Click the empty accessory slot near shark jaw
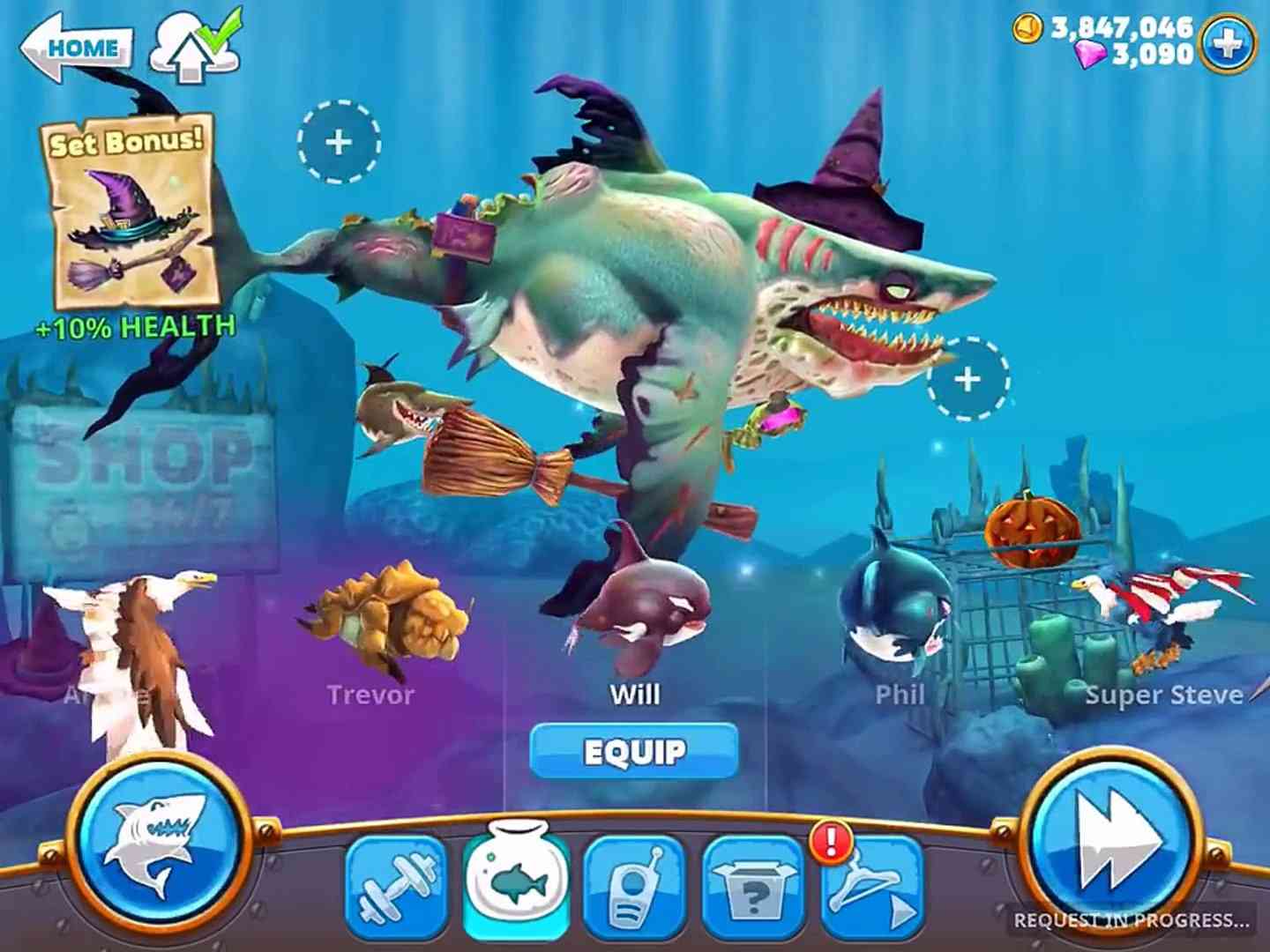The image size is (1270, 952). coord(967,377)
